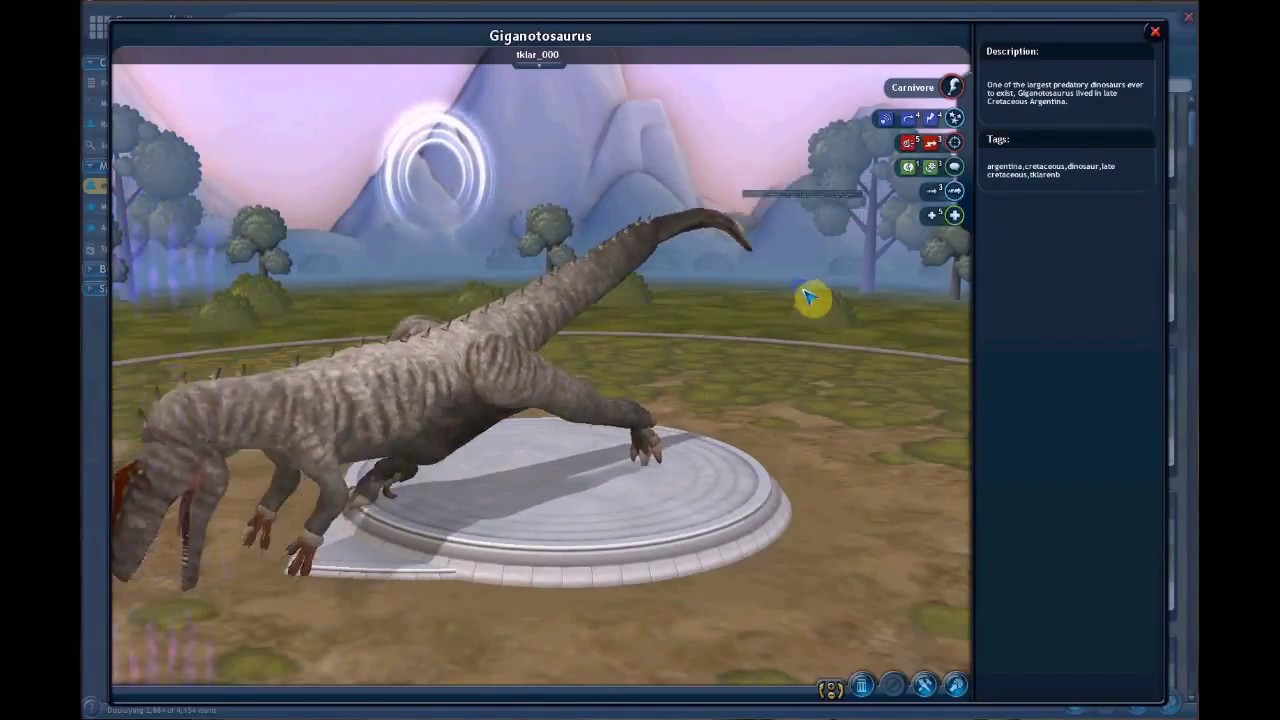1280x720 pixels.
Task: Click the paint sprayer button
Action: click(955, 686)
